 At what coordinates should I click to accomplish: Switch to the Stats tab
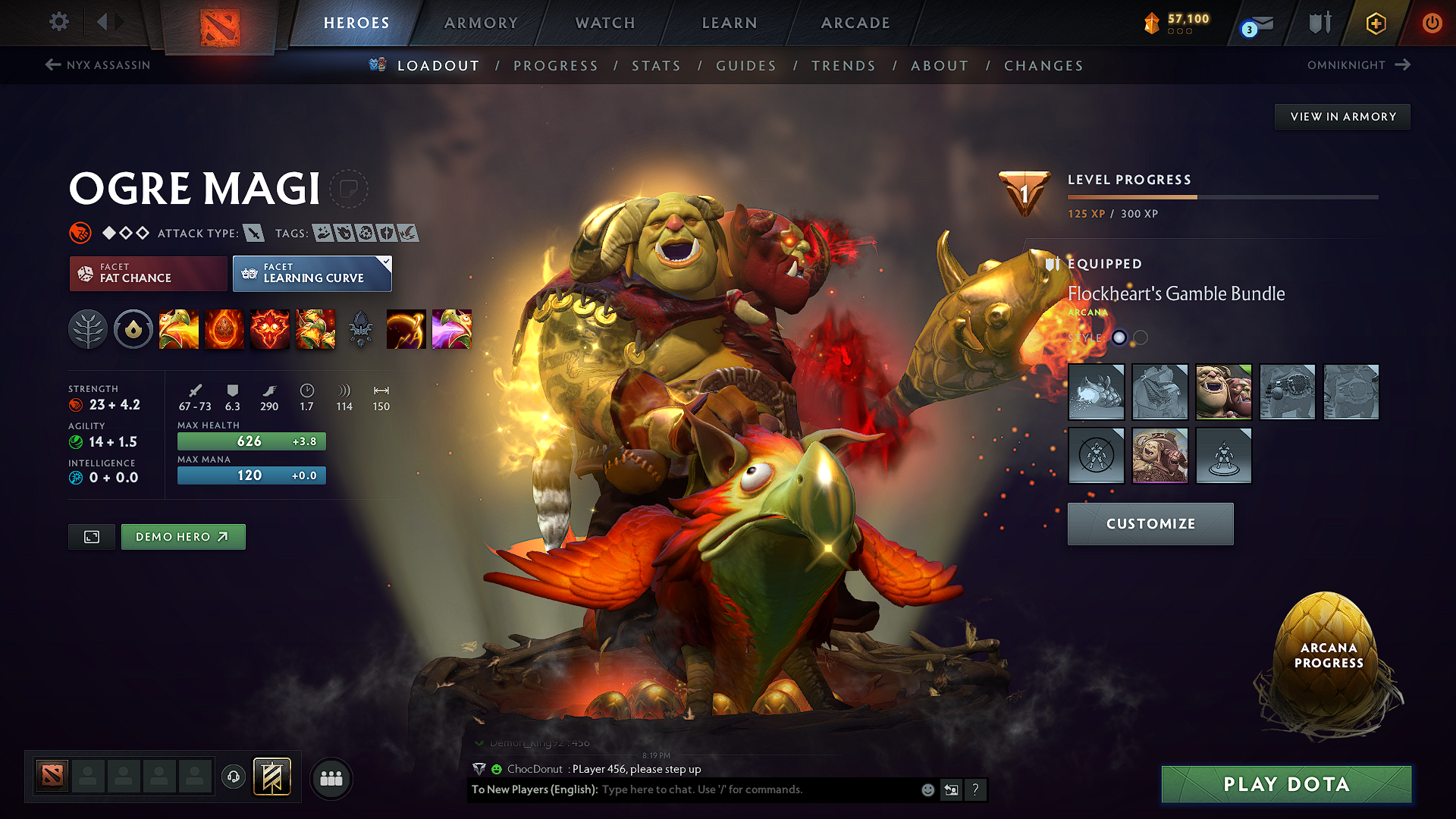pyautogui.click(x=657, y=66)
